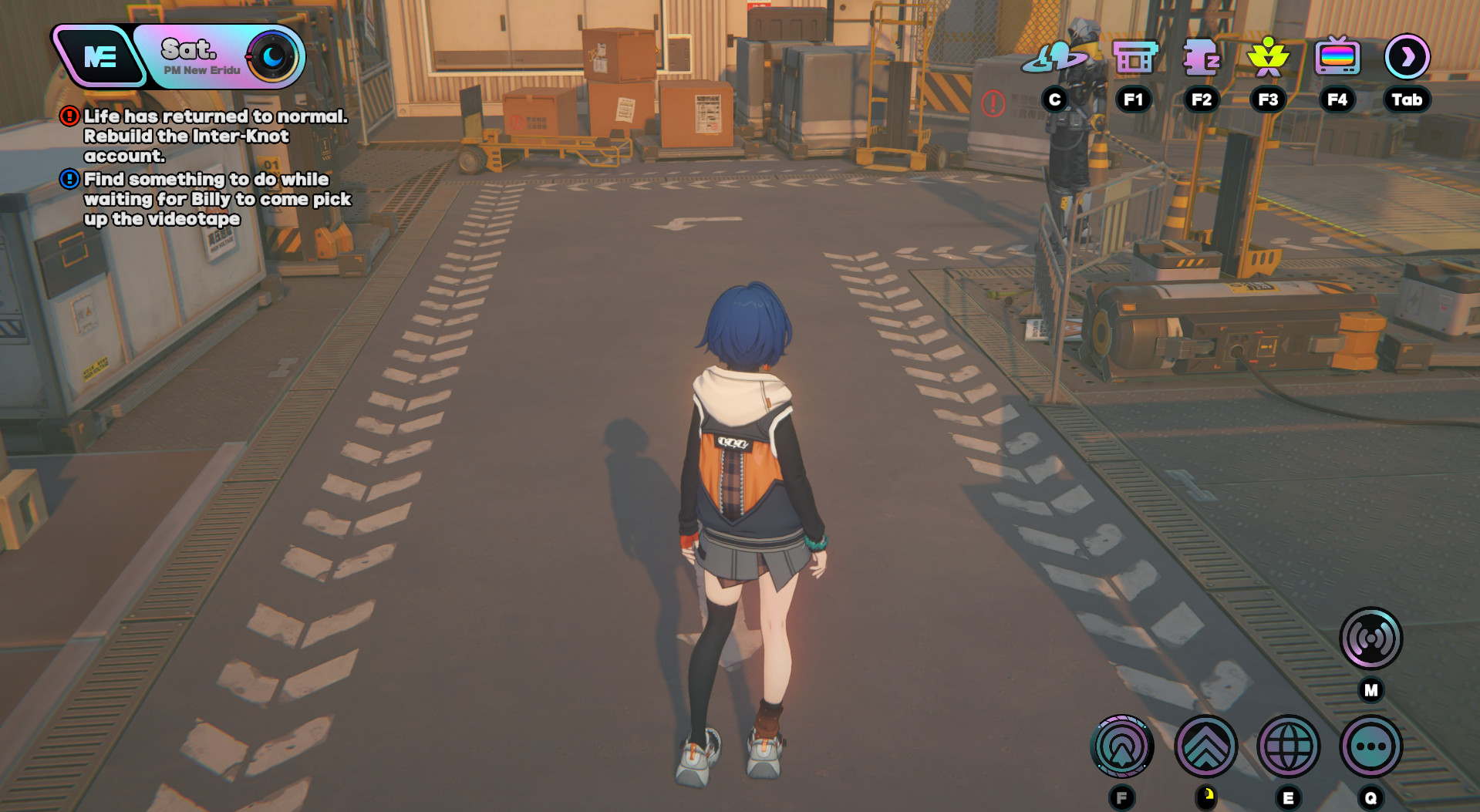
Task: Select the F2 Zzz card icon
Action: (x=1201, y=56)
